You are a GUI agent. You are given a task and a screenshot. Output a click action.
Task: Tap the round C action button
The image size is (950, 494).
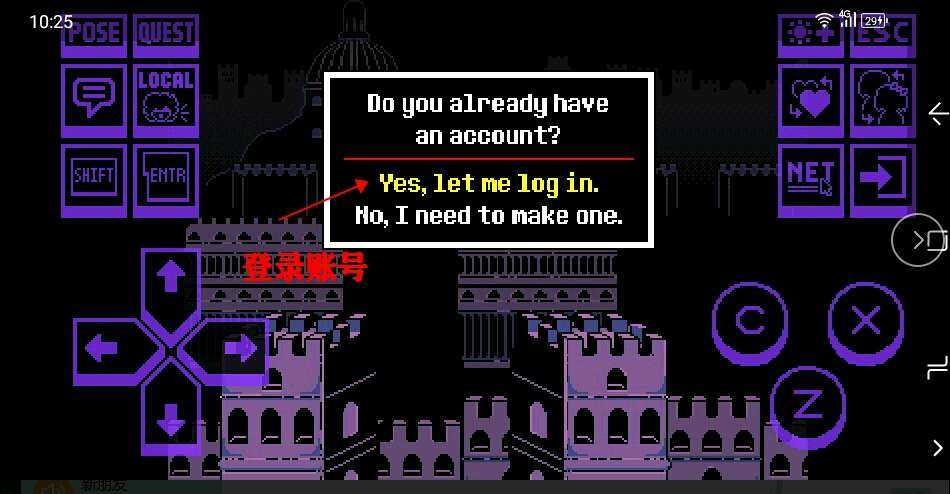coord(749,321)
